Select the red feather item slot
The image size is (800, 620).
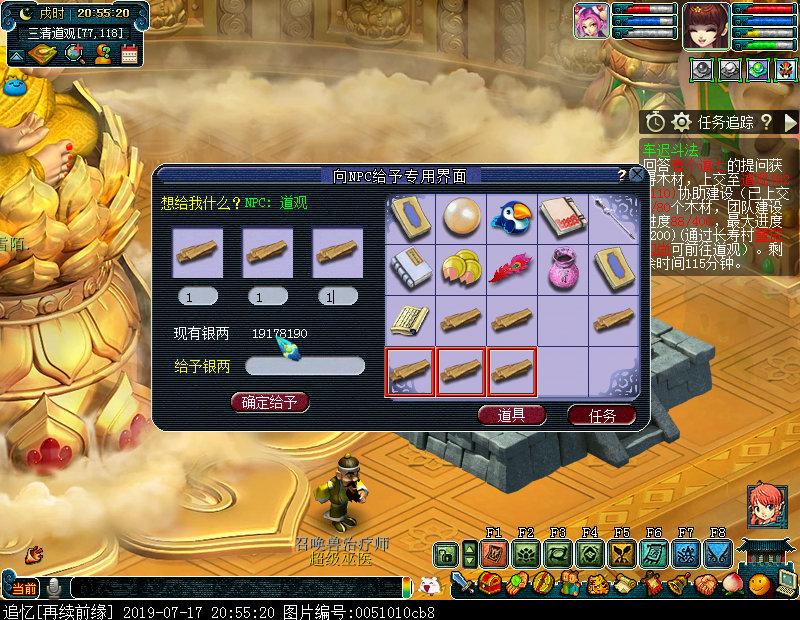512,268
